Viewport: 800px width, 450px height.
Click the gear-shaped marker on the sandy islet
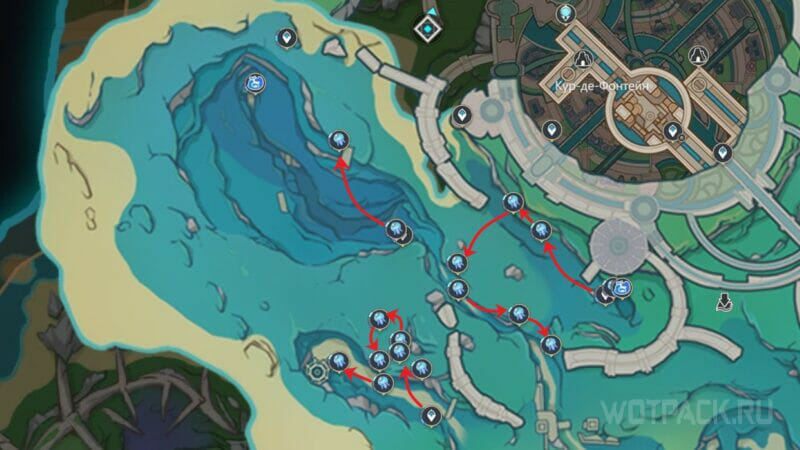coord(318,370)
